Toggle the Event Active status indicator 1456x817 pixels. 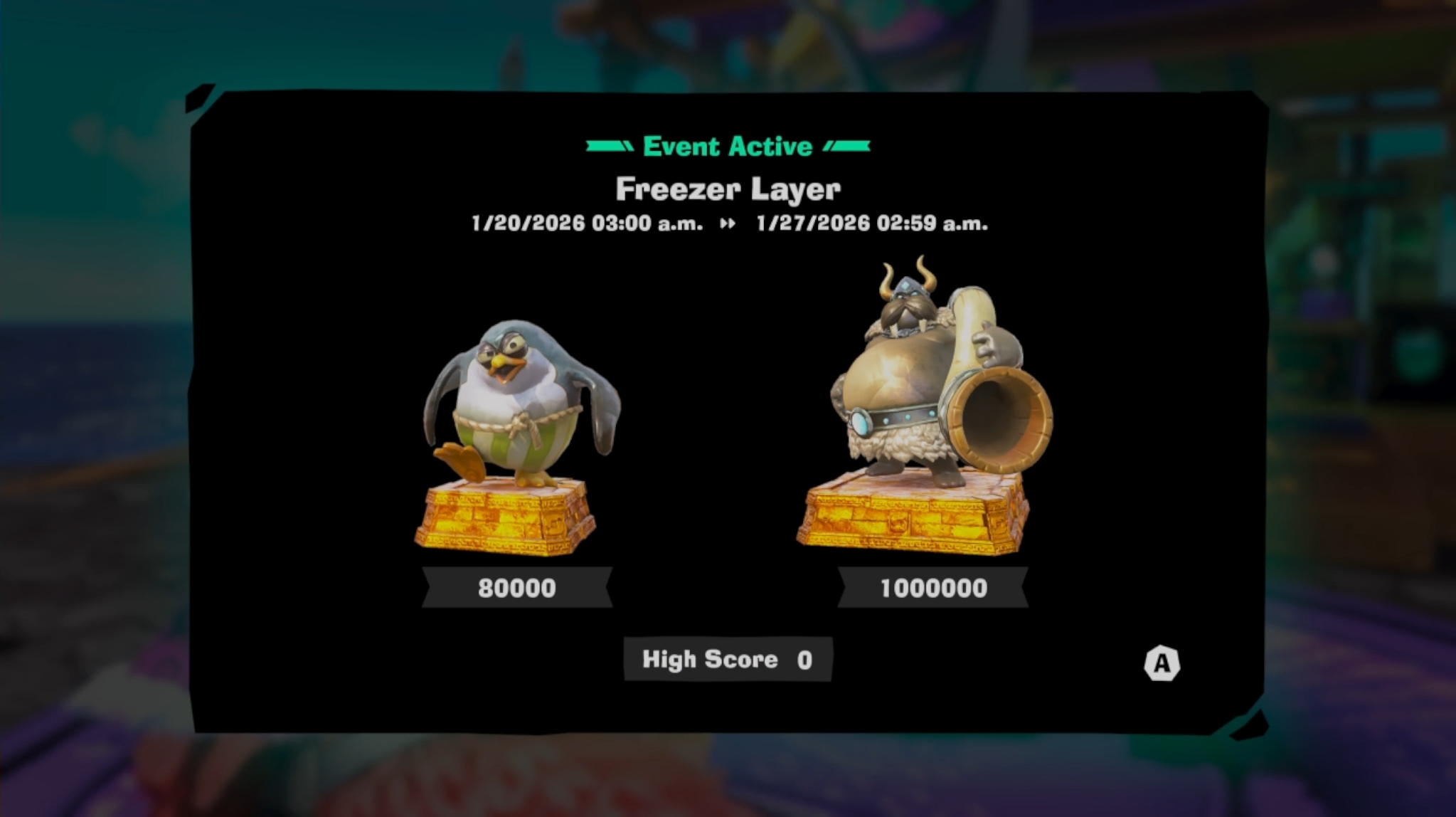tap(726, 146)
